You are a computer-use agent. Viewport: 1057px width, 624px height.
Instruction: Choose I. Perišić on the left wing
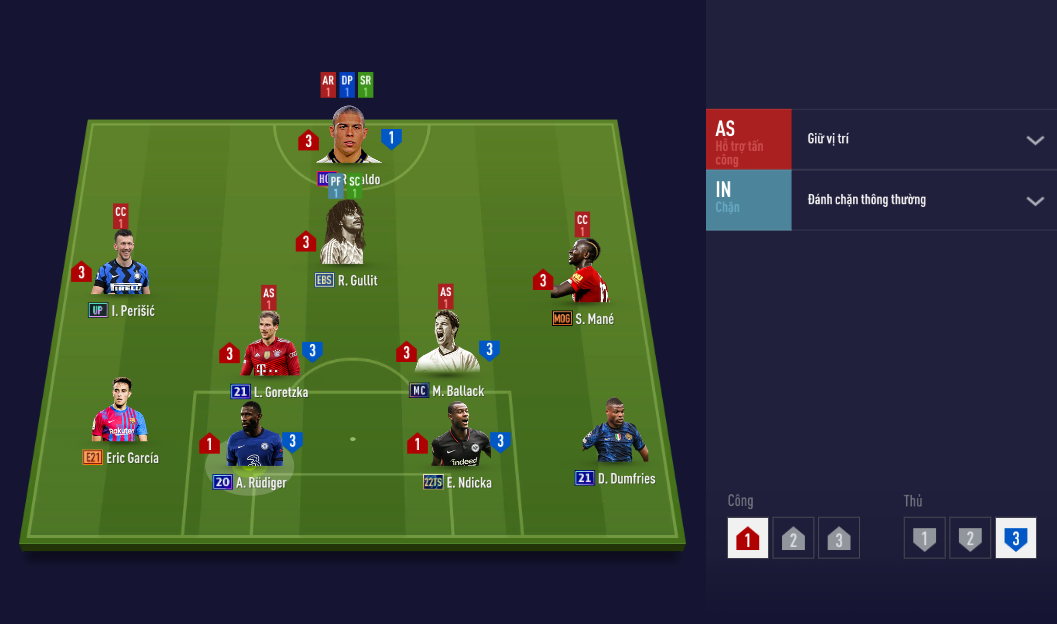coord(122,265)
